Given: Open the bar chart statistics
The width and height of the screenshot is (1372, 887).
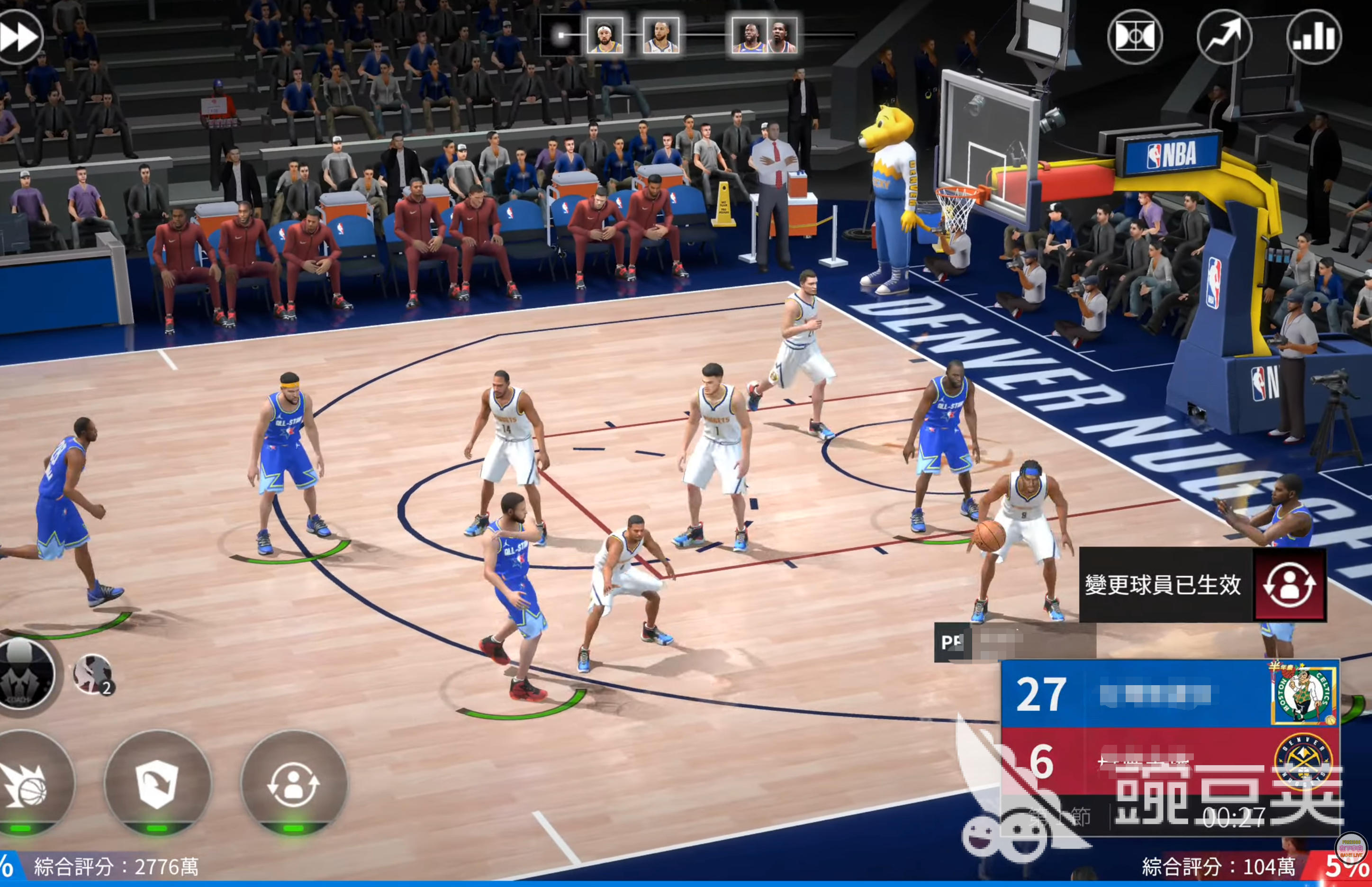Looking at the screenshot, I should coord(1314,37).
